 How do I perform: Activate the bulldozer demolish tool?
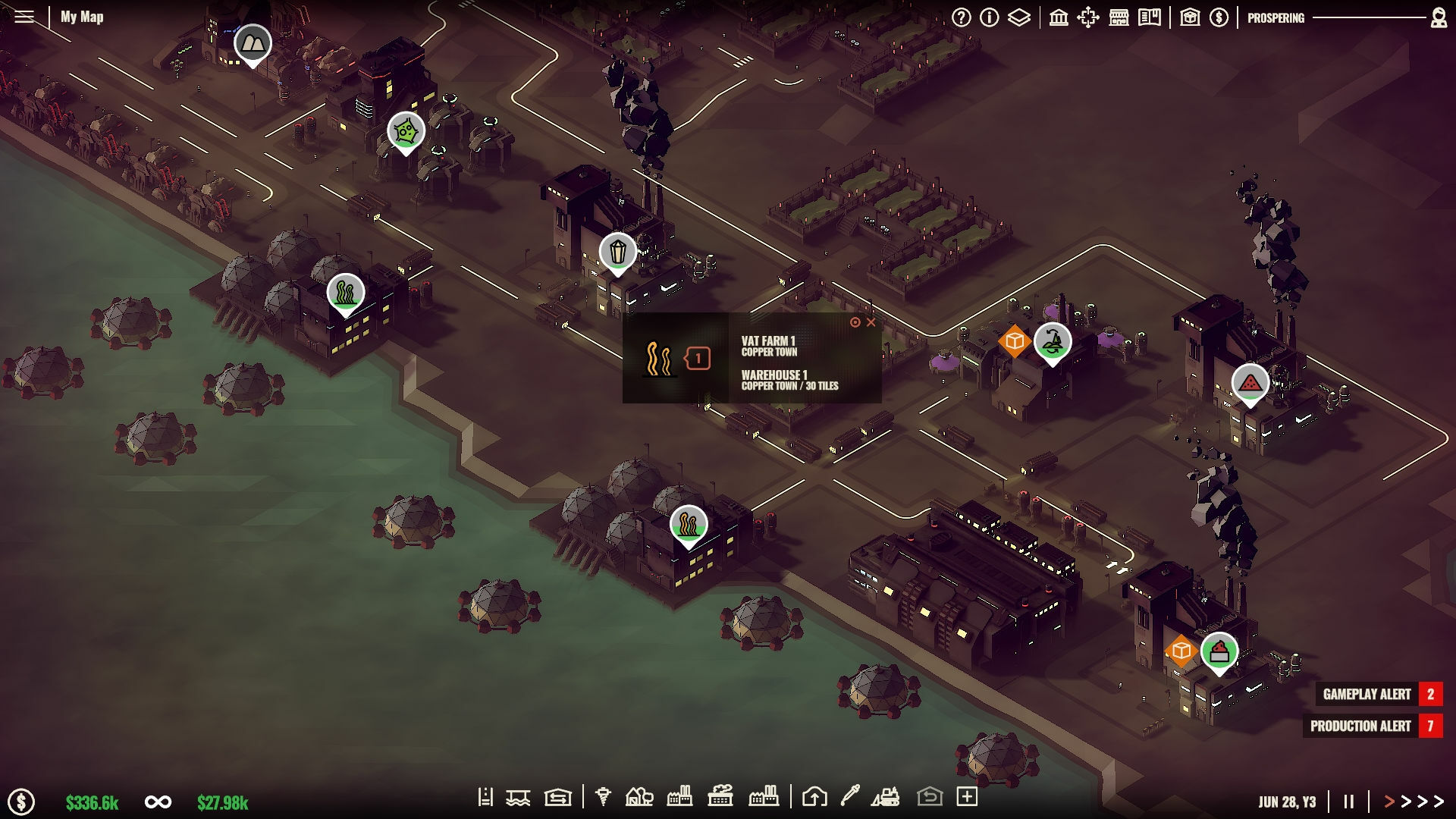tap(886, 798)
